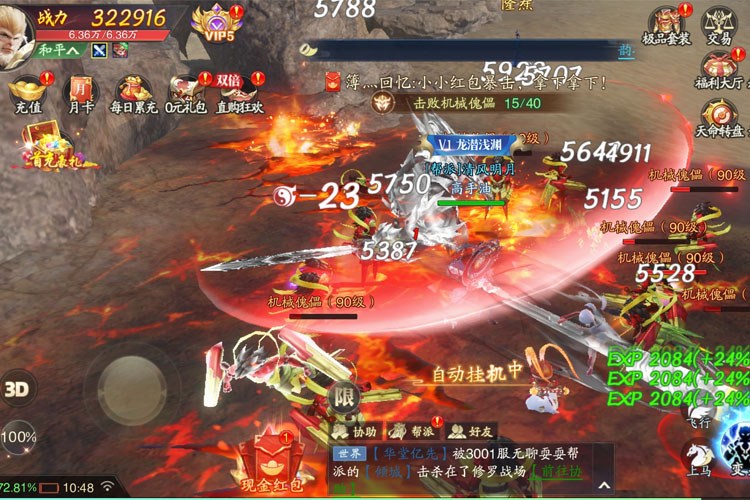Open the 协助 assist tab
This screenshot has width=750, height=500.
[x=357, y=431]
